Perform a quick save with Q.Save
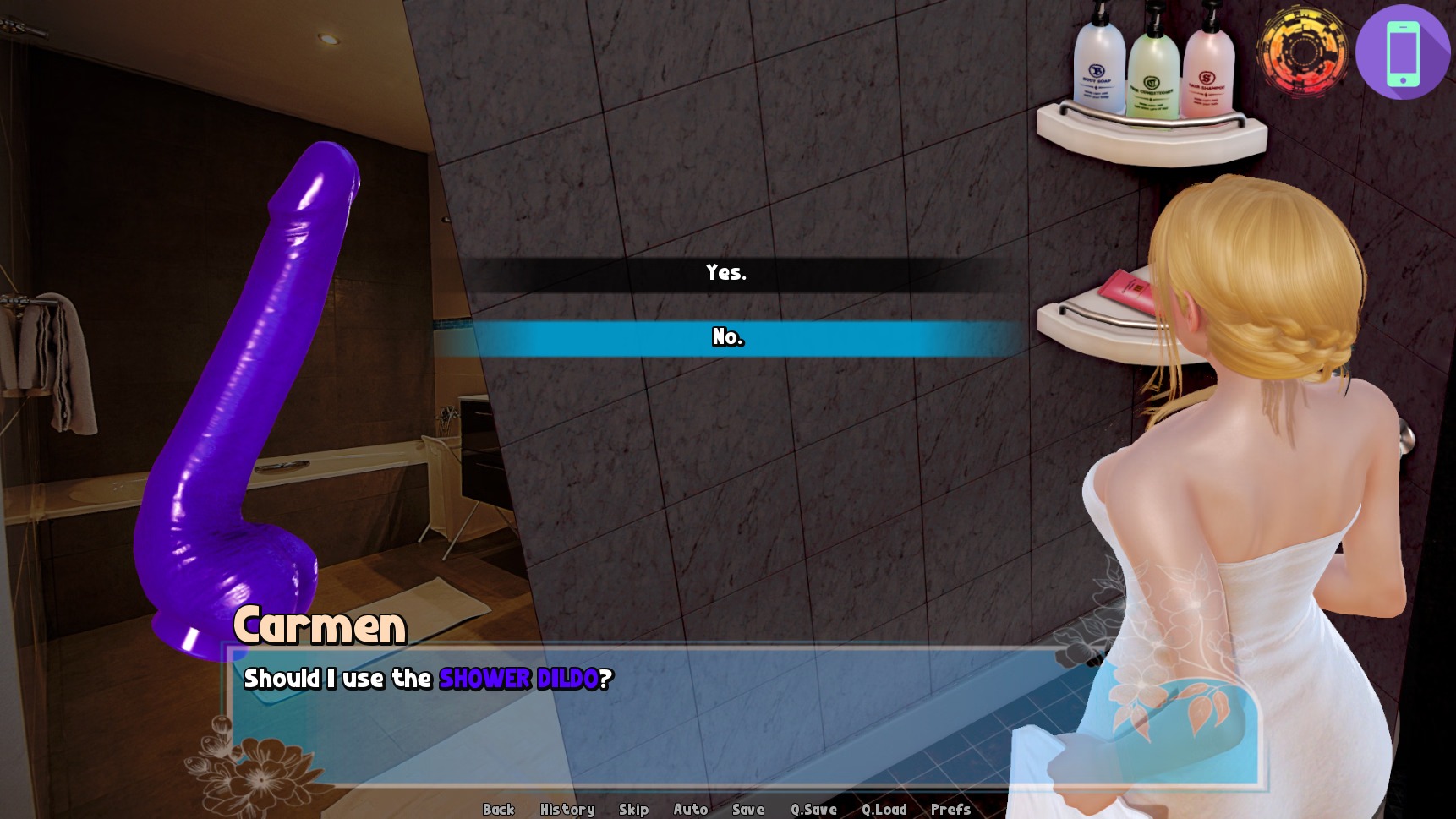 tap(813, 809)
